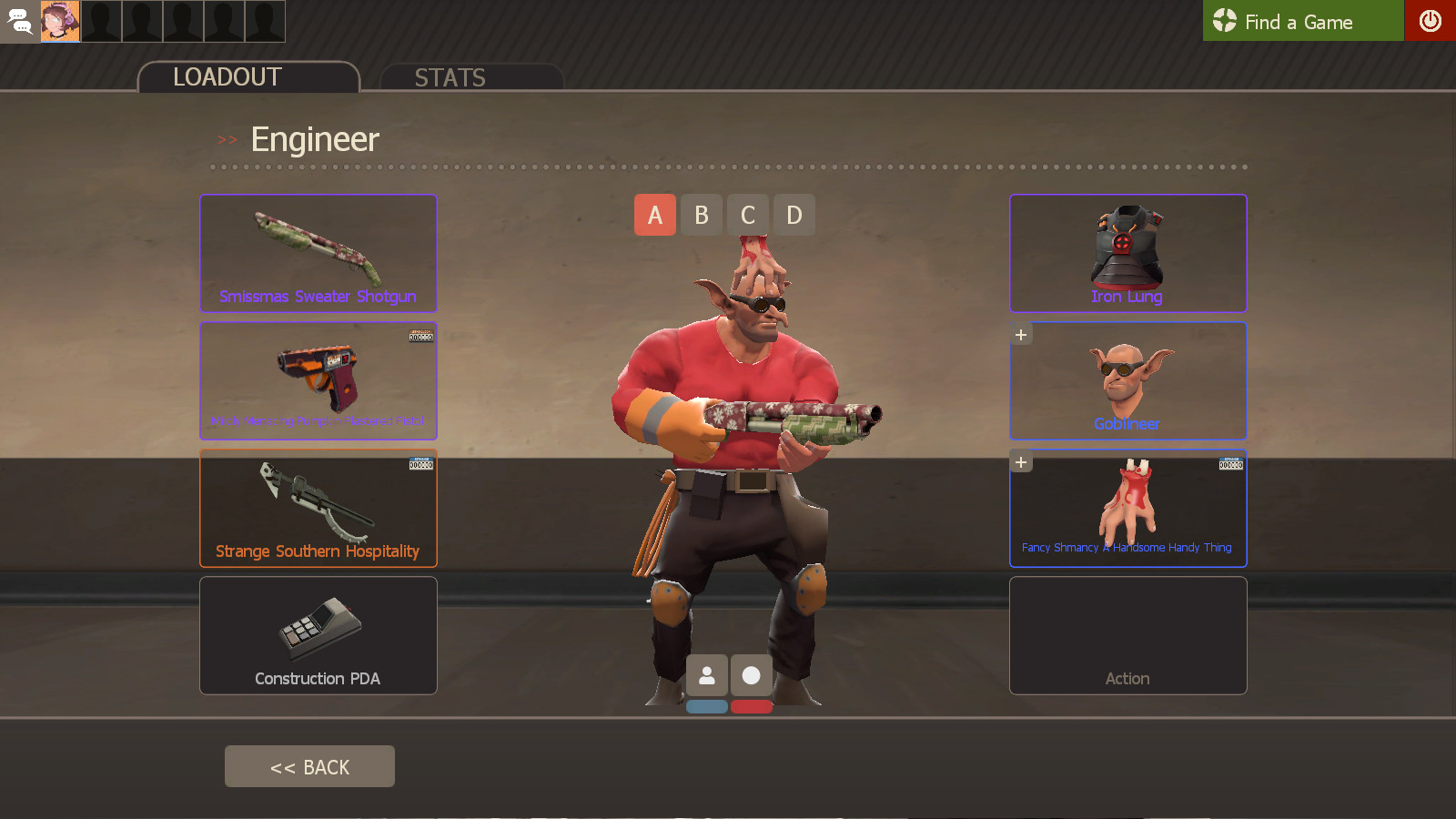
Task: Select the RED team color swatch
Action: pos(752,704)
